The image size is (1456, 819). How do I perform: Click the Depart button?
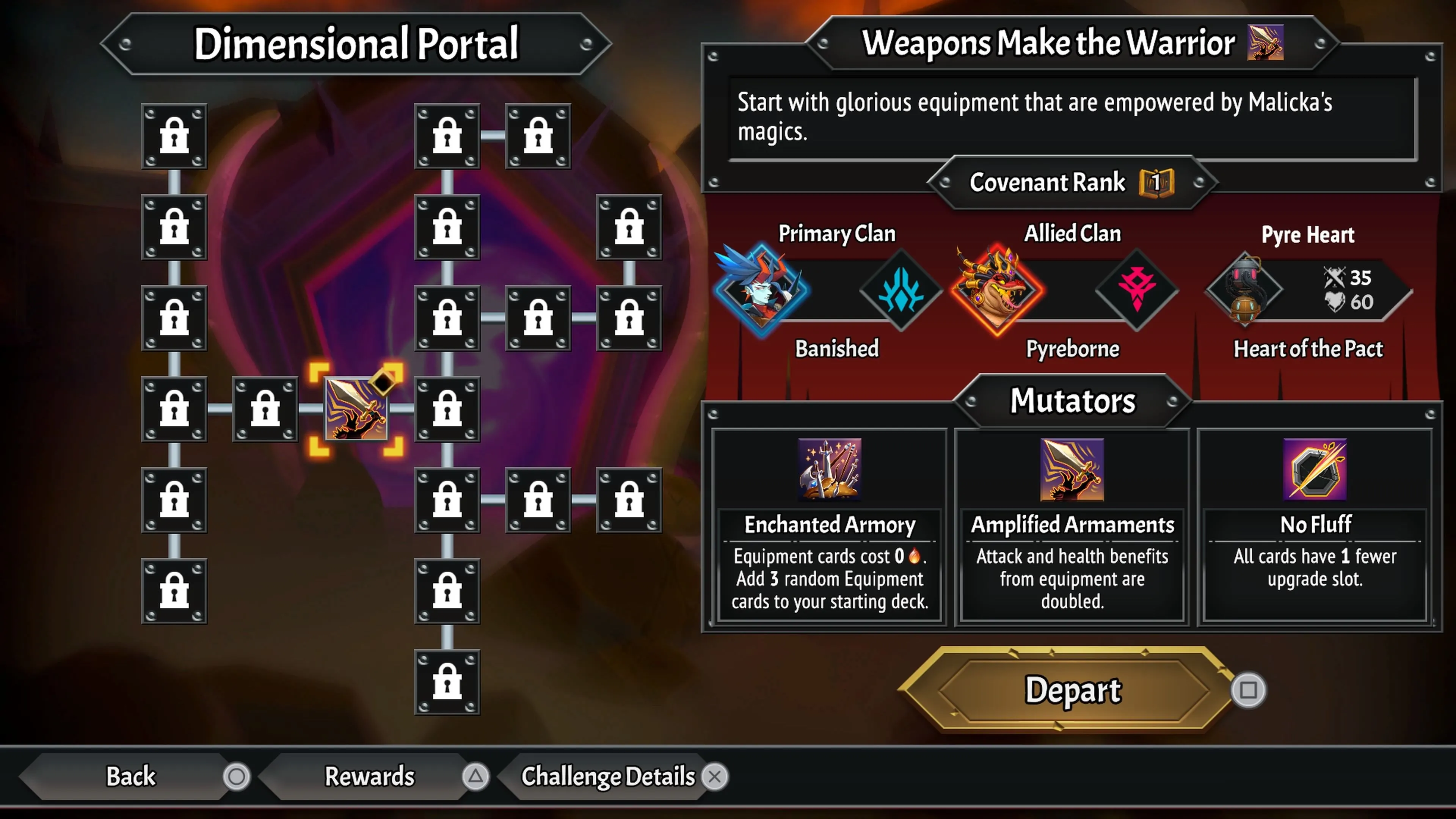click(x=1072, y=690)
